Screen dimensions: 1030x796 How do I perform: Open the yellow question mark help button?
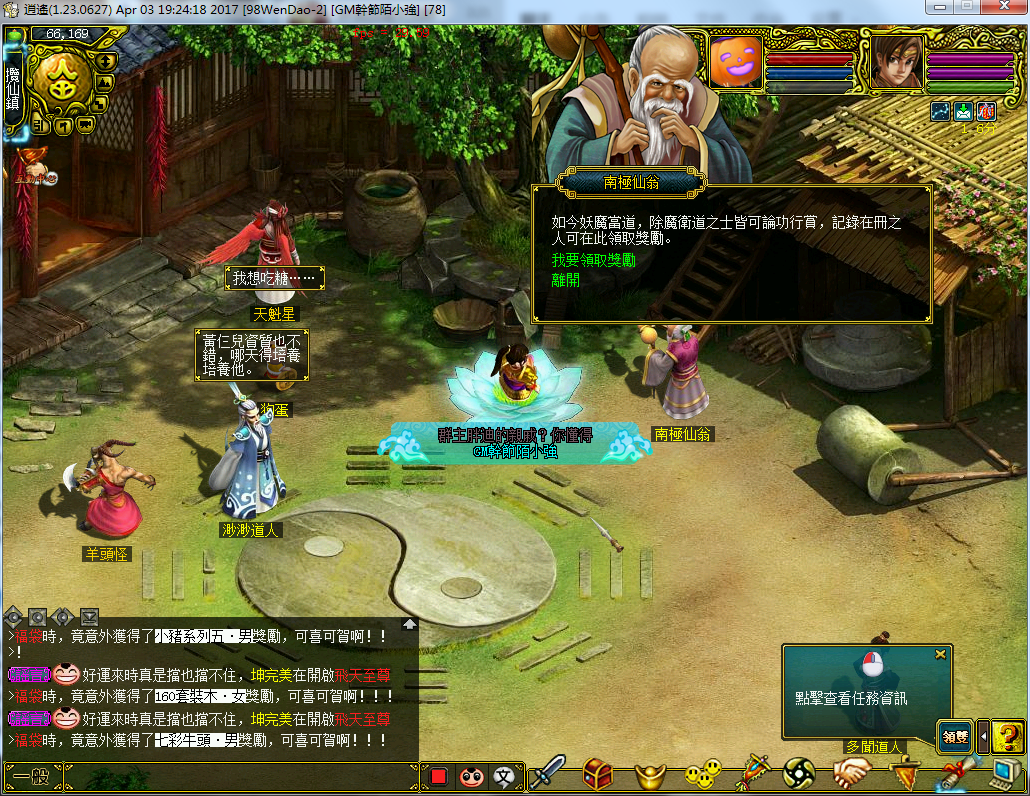(1008, 737)
